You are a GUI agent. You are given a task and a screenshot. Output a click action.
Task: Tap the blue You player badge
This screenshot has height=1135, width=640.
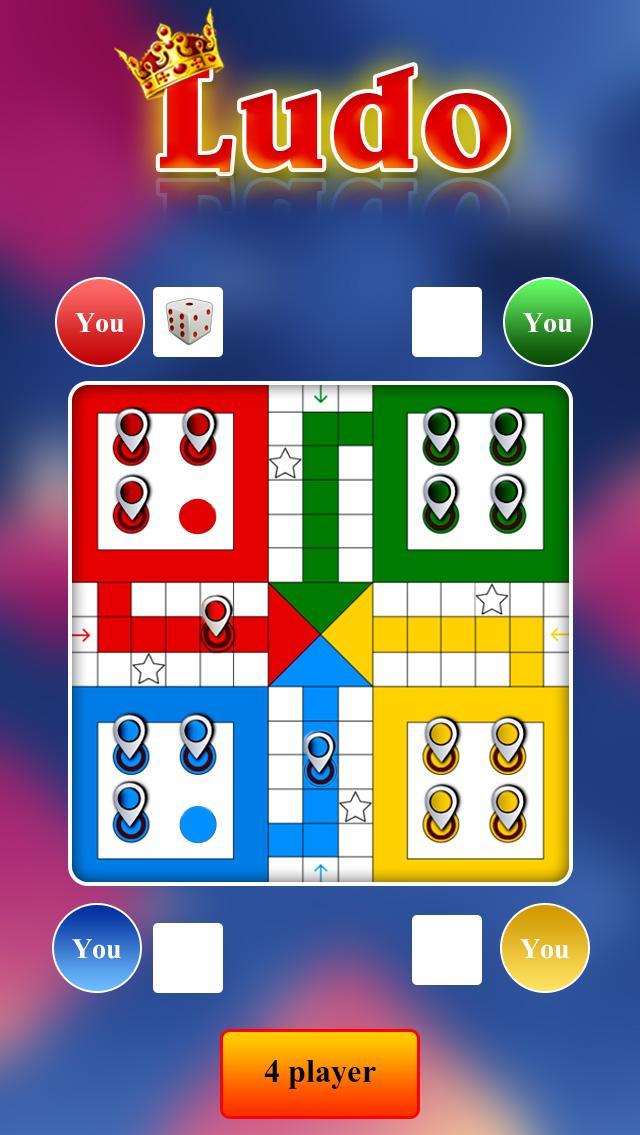(x=97, y=948)
